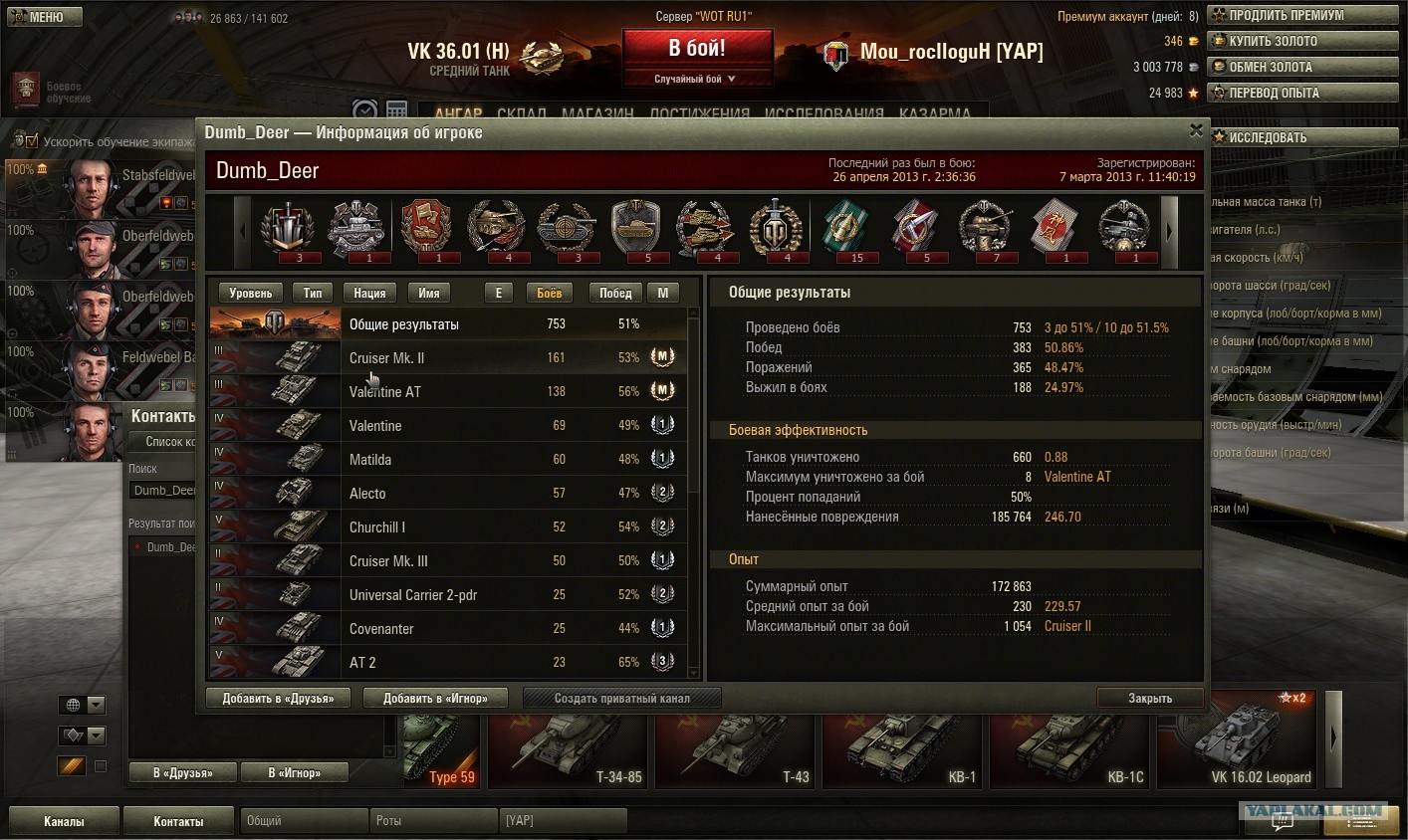This screenshot has height=840, width=1408.
Task: Start battle with the "В бой!" button
Action: [x=697, y=48]
